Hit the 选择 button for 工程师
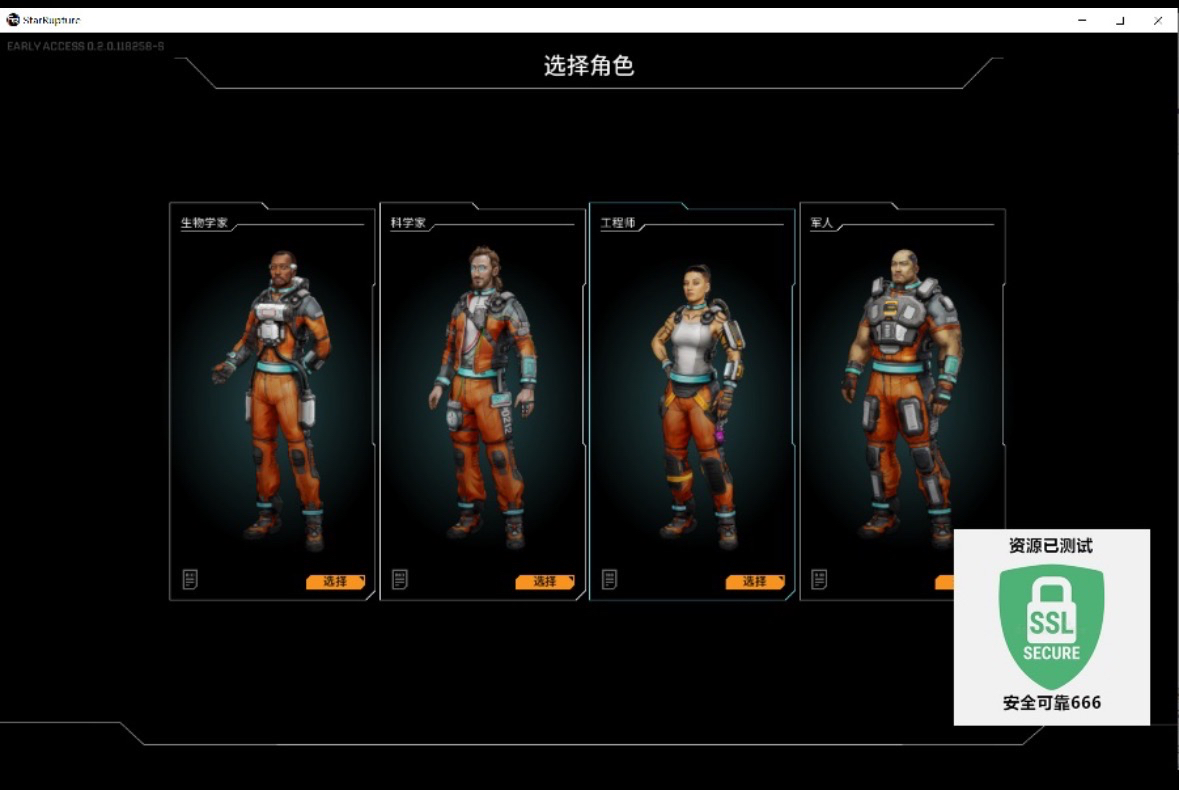The image size is (1179, 790). point(755,581)
